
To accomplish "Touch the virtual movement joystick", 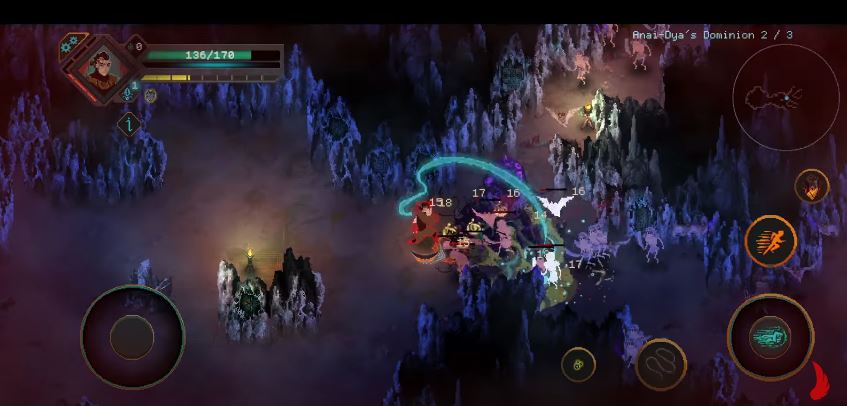I will coord(132,338).
